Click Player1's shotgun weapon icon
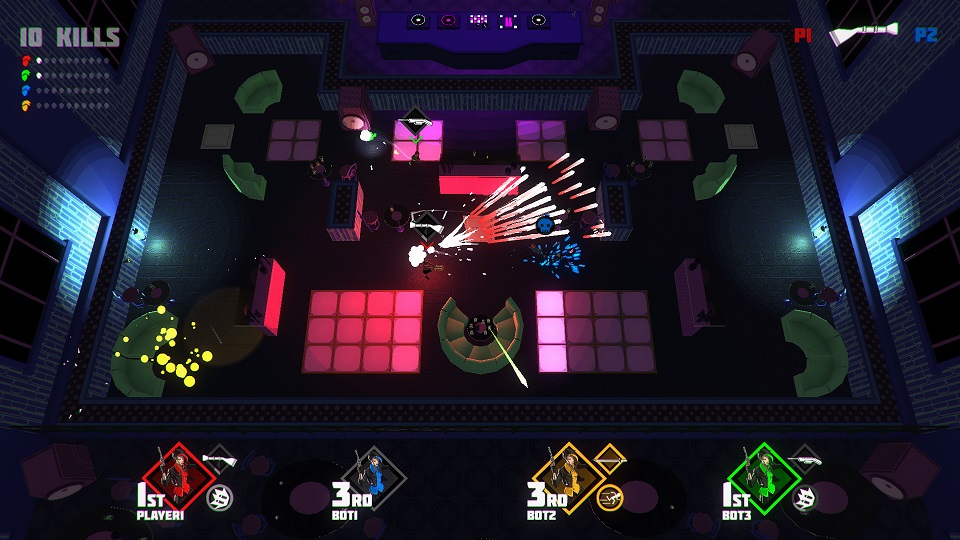 tap(218, 459)
